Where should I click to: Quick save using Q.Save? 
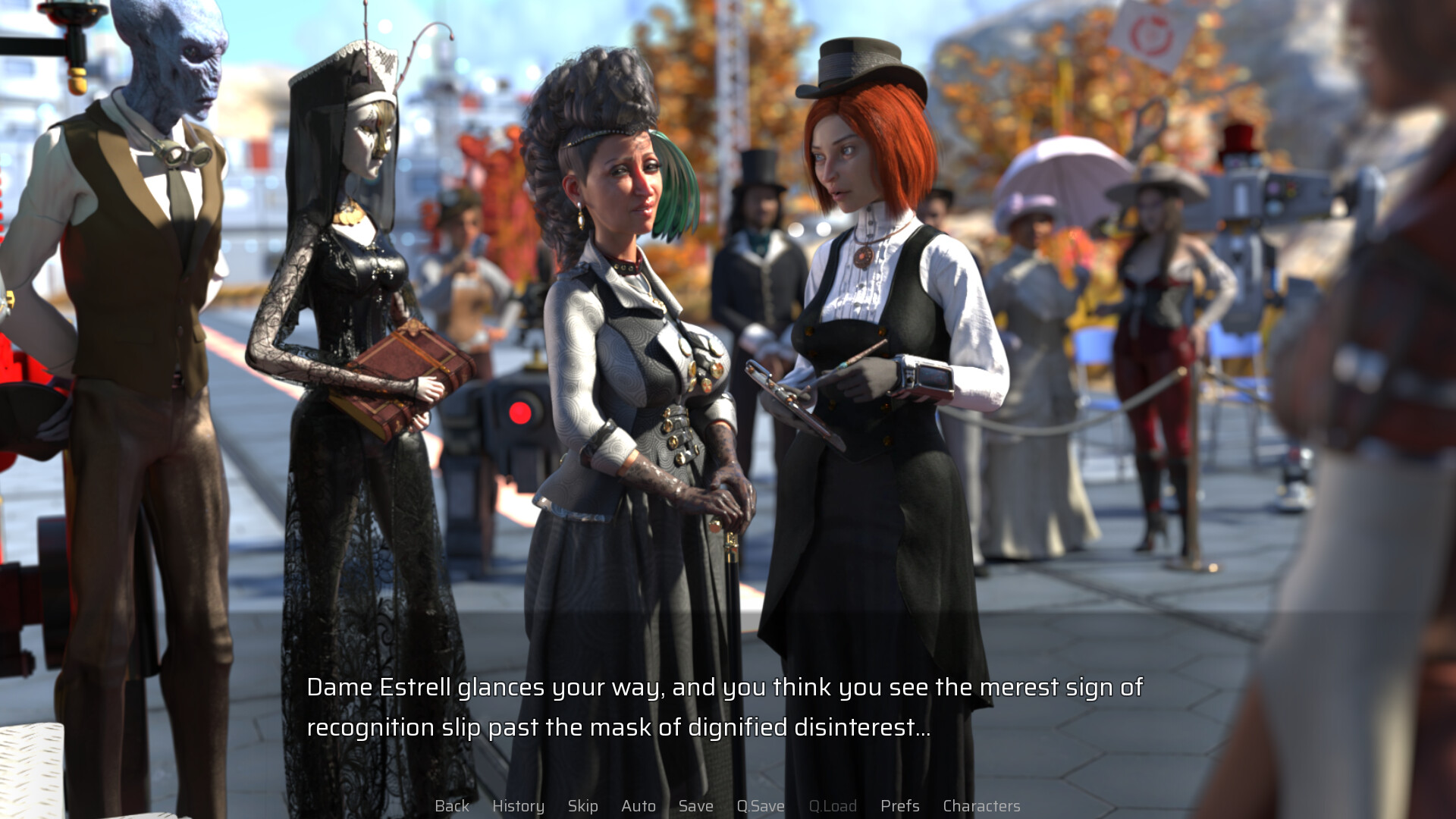click(x=761, y=806)
